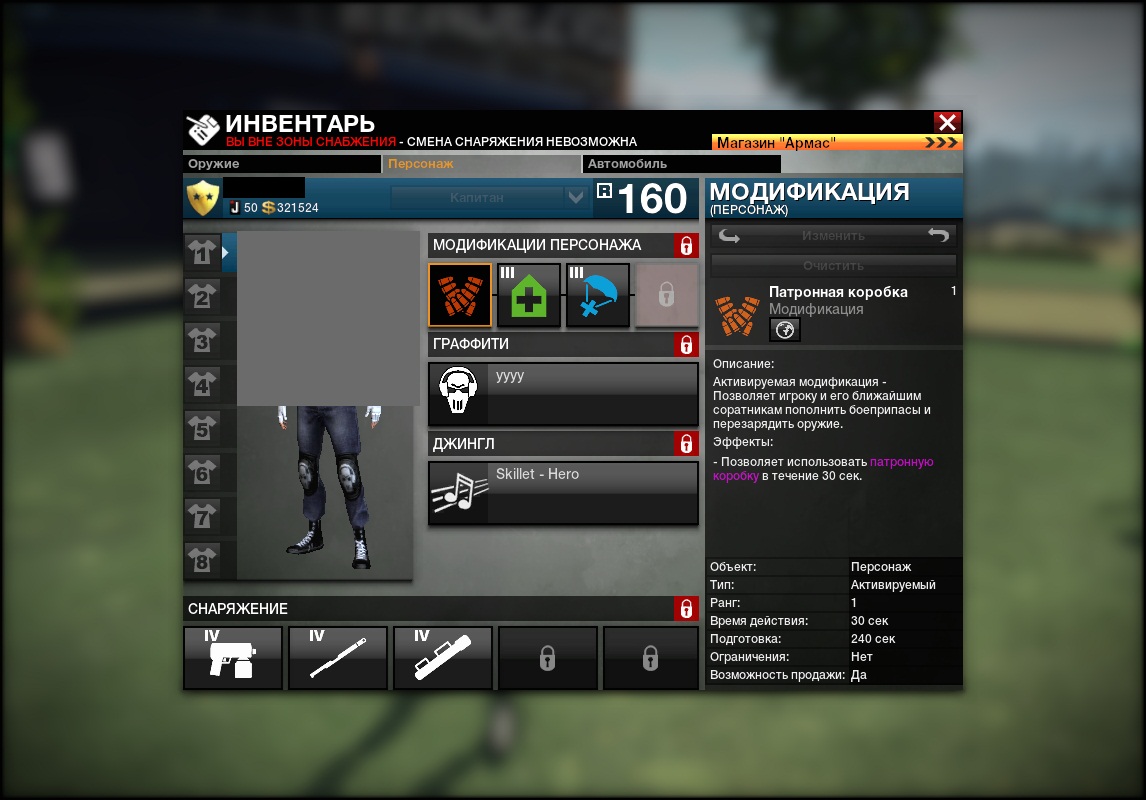Select the baton equipment slot
Screen dimensions: 1146x800
point(338,658)
